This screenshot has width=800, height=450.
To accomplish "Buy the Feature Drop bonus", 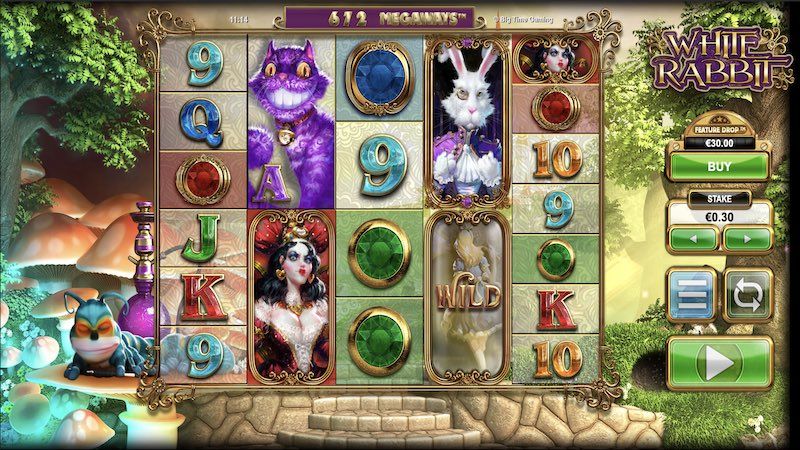I will [x=720, y=167].
